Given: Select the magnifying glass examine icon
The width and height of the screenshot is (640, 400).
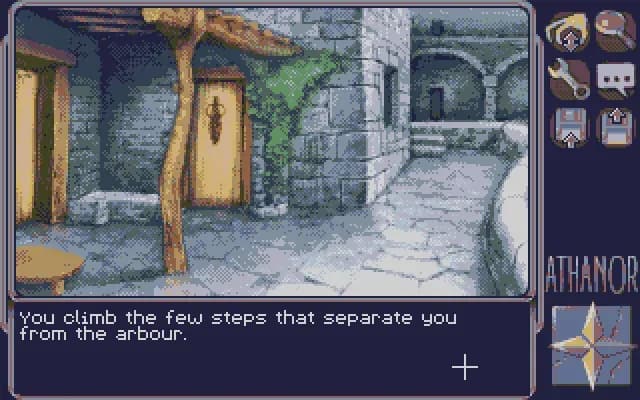Looking at the screenshot, I should tap(614, 29).
